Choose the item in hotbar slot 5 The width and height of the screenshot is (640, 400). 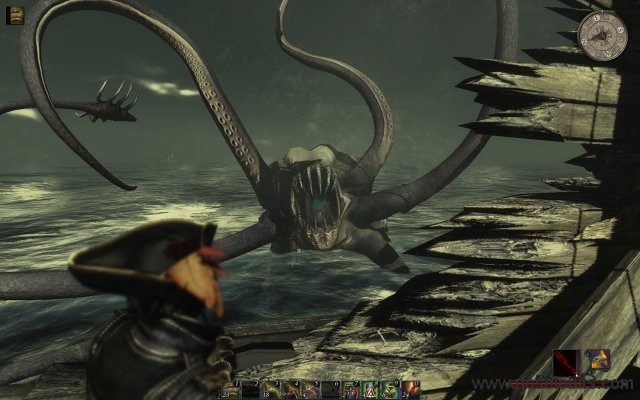tap(311, 387)
